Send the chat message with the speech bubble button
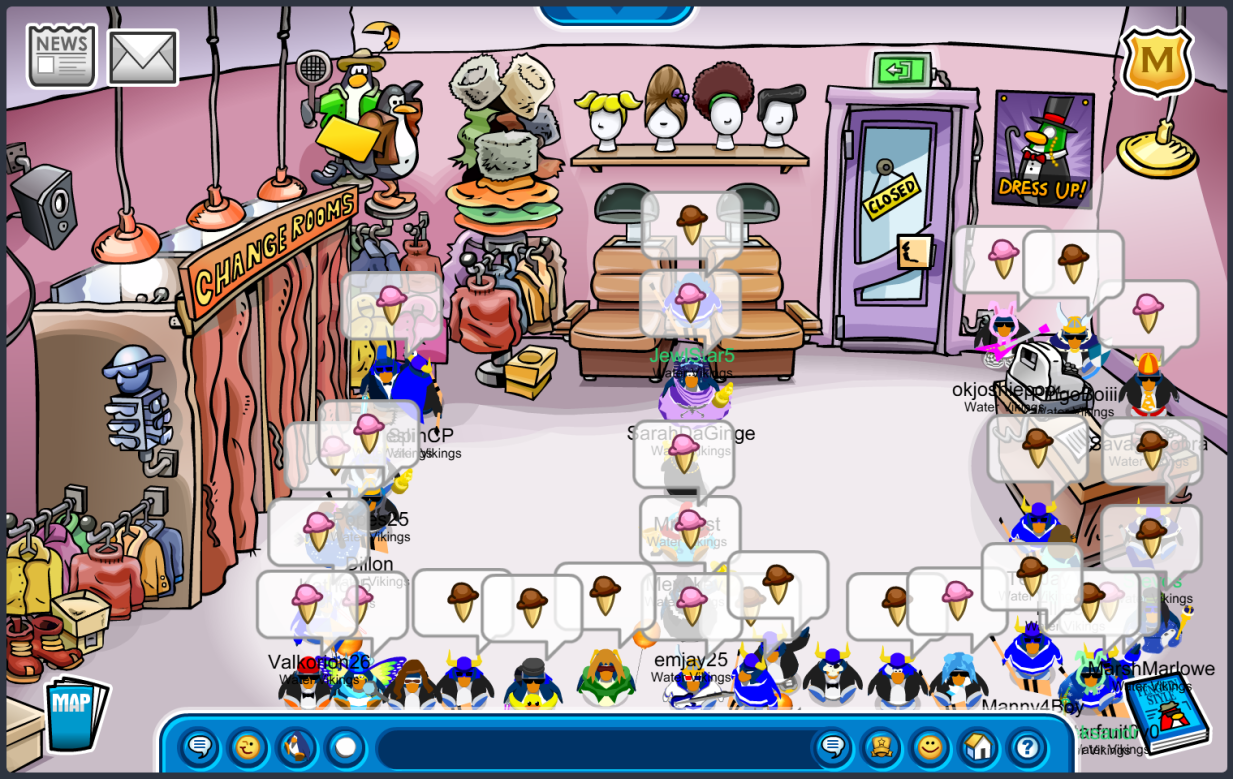The height and width of the screenshot is (779, 1233). click(832, 747)
